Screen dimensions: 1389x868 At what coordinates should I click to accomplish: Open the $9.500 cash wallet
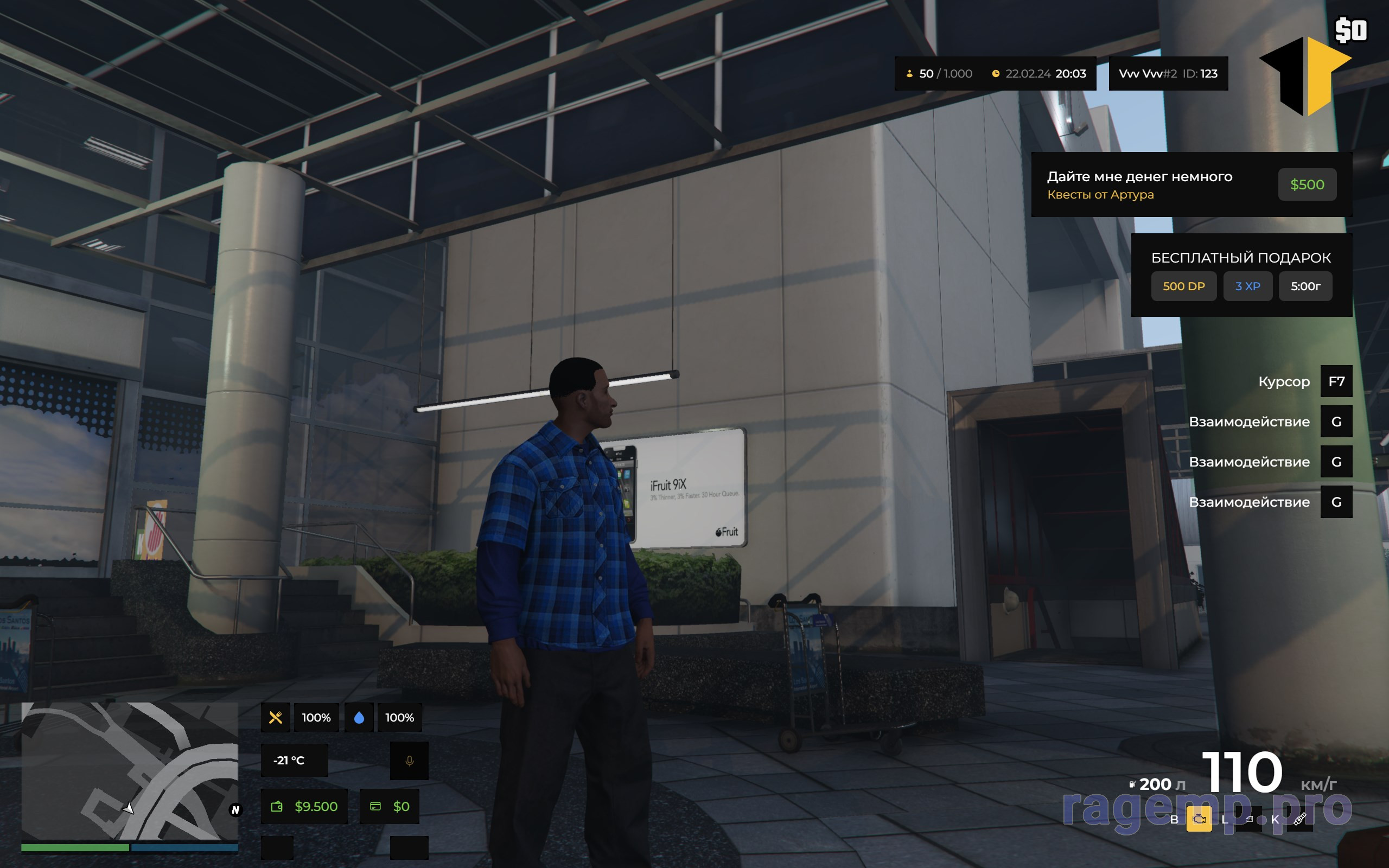point(304,807)
